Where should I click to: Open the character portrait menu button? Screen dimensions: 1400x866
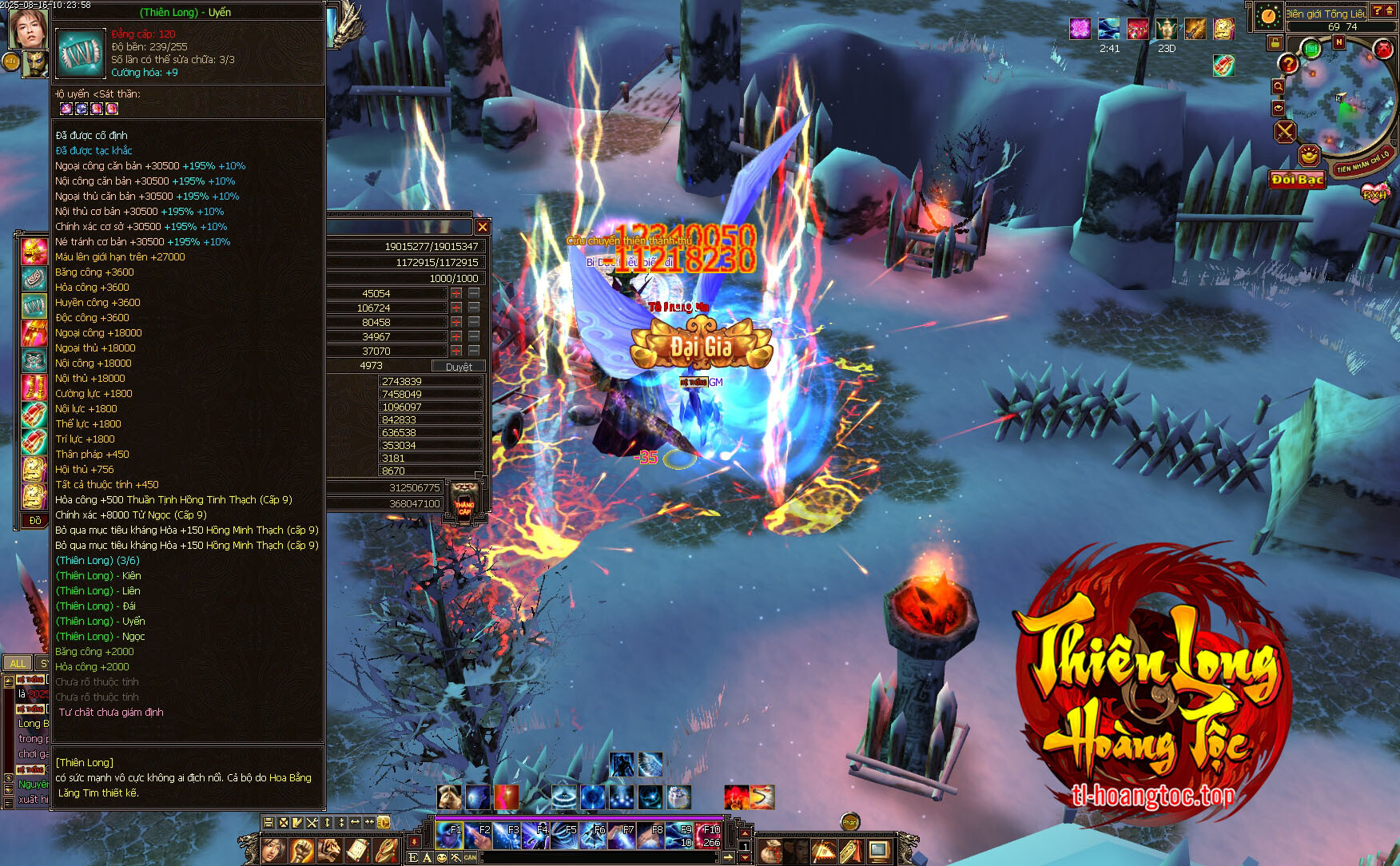[273, 850]
